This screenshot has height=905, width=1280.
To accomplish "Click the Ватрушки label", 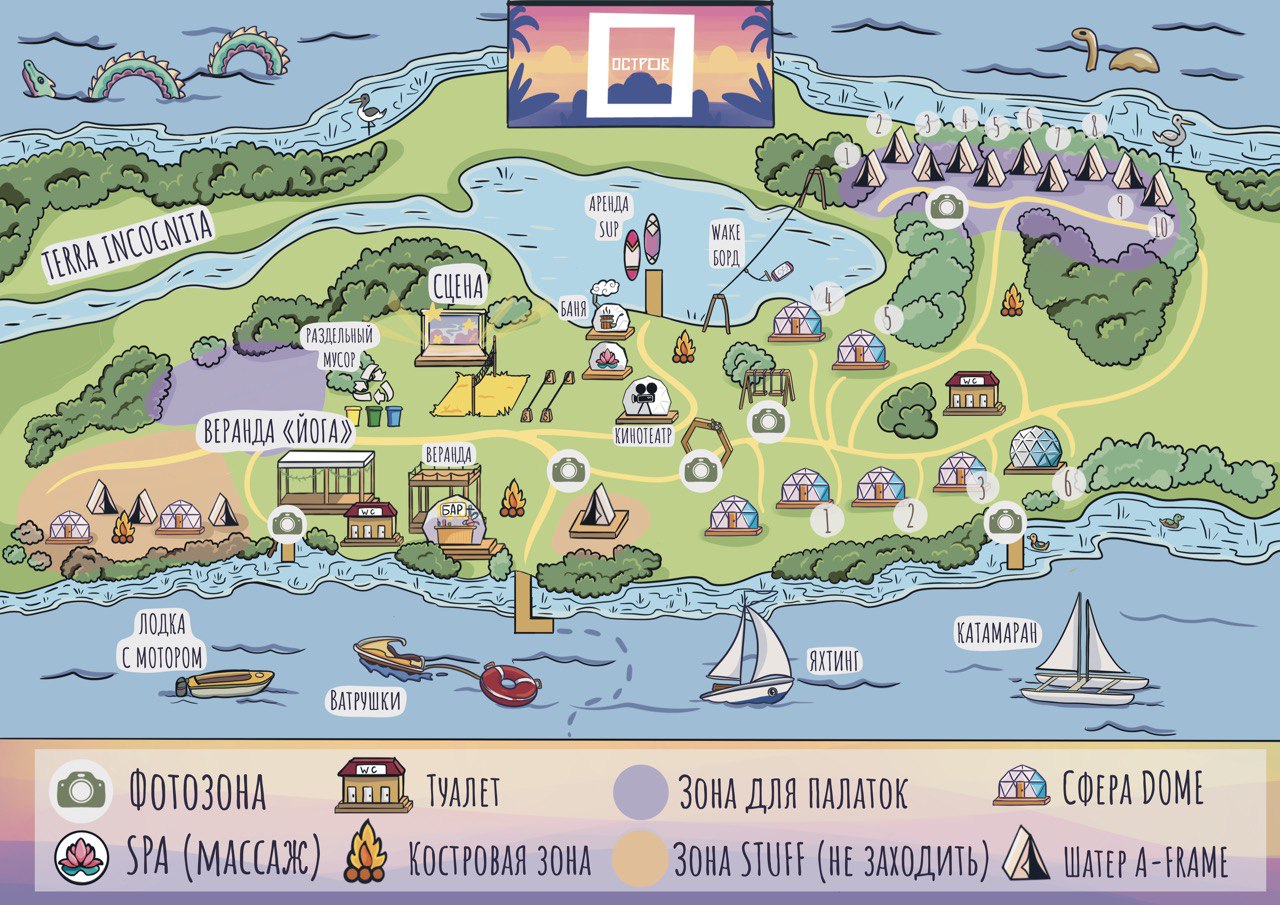I will (365, 701).
